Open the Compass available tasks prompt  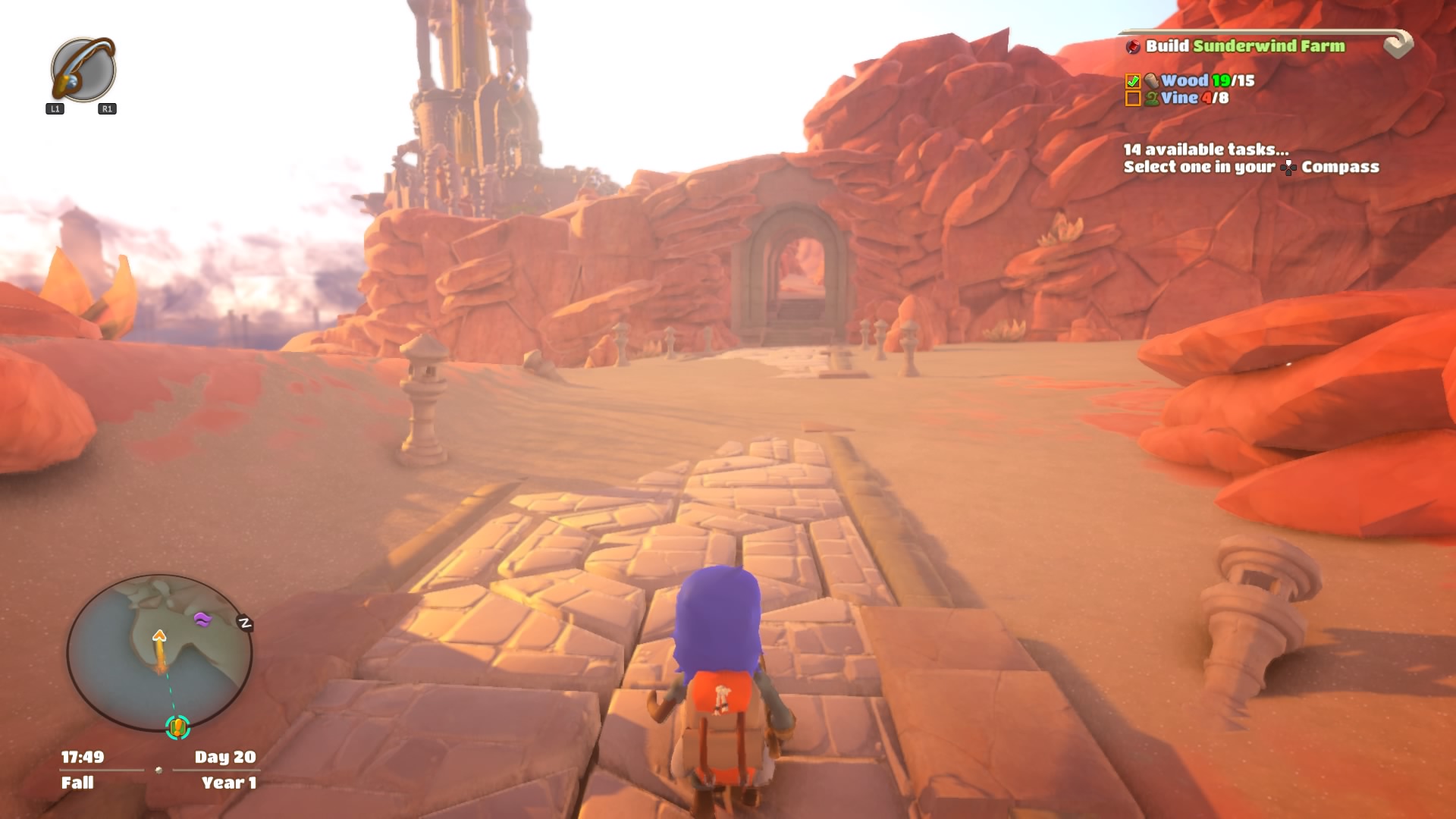[x=1250, y=158]
